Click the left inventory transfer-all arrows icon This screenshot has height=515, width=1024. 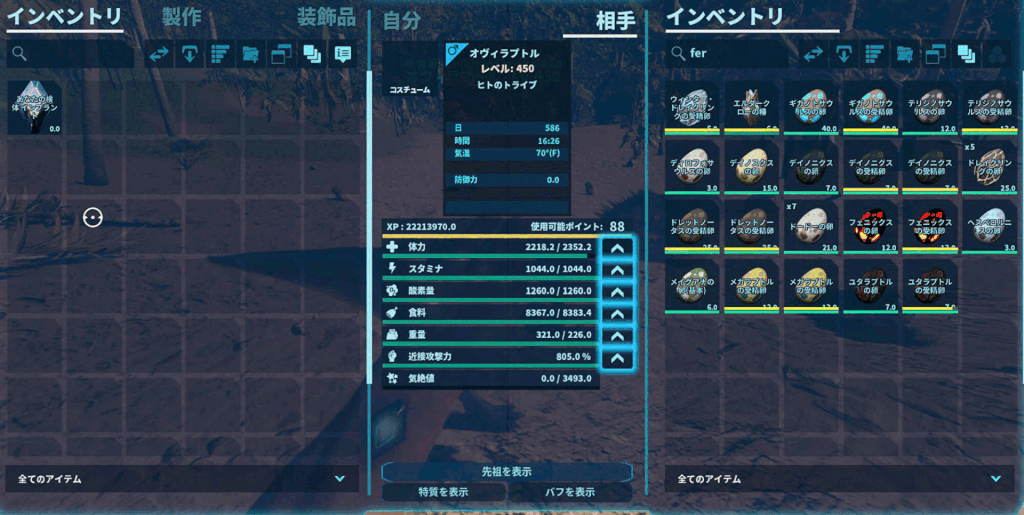(160, 54)
